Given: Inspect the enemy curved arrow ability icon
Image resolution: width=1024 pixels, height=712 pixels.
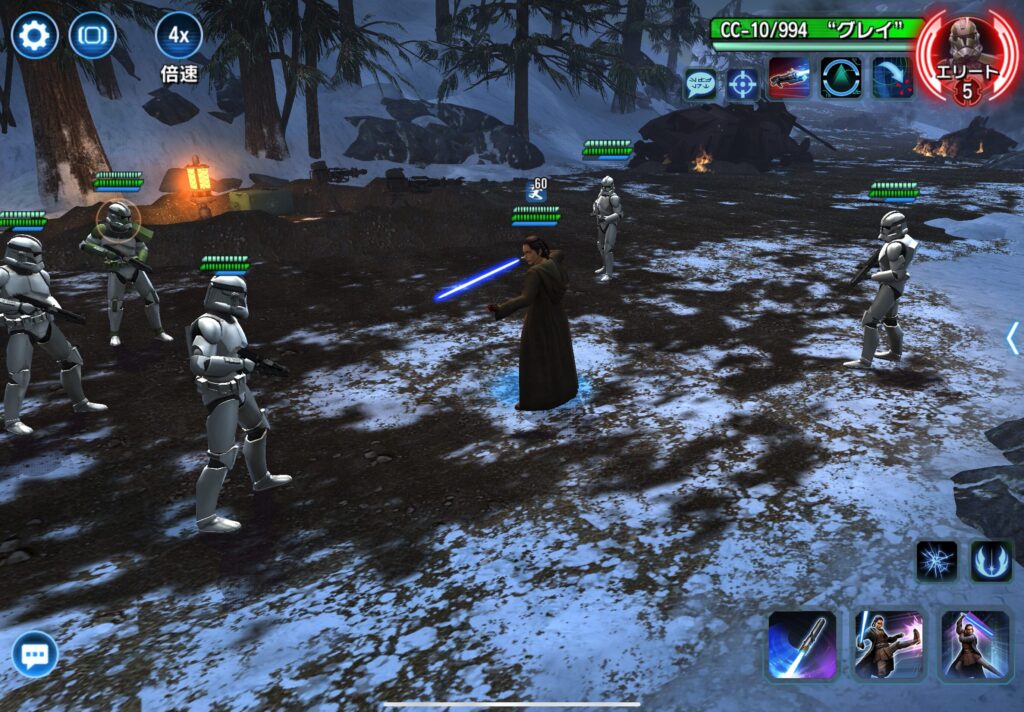Looking at the screenshot, I should click(x=892, y=78).
